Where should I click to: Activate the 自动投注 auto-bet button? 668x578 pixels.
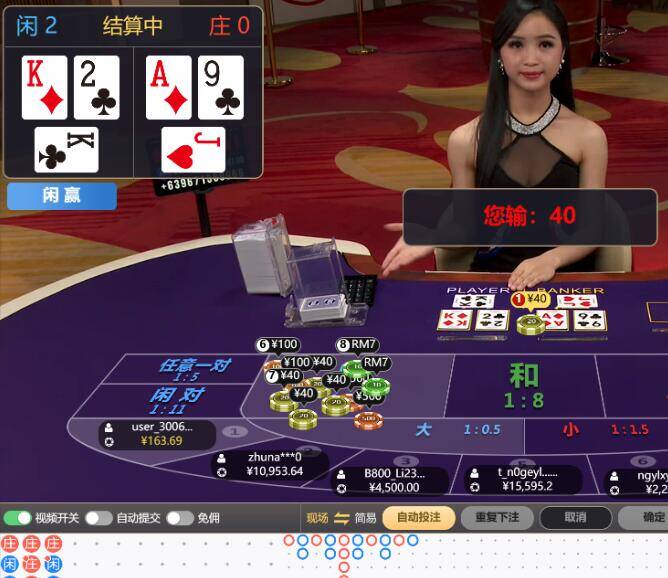coord(418,518)
